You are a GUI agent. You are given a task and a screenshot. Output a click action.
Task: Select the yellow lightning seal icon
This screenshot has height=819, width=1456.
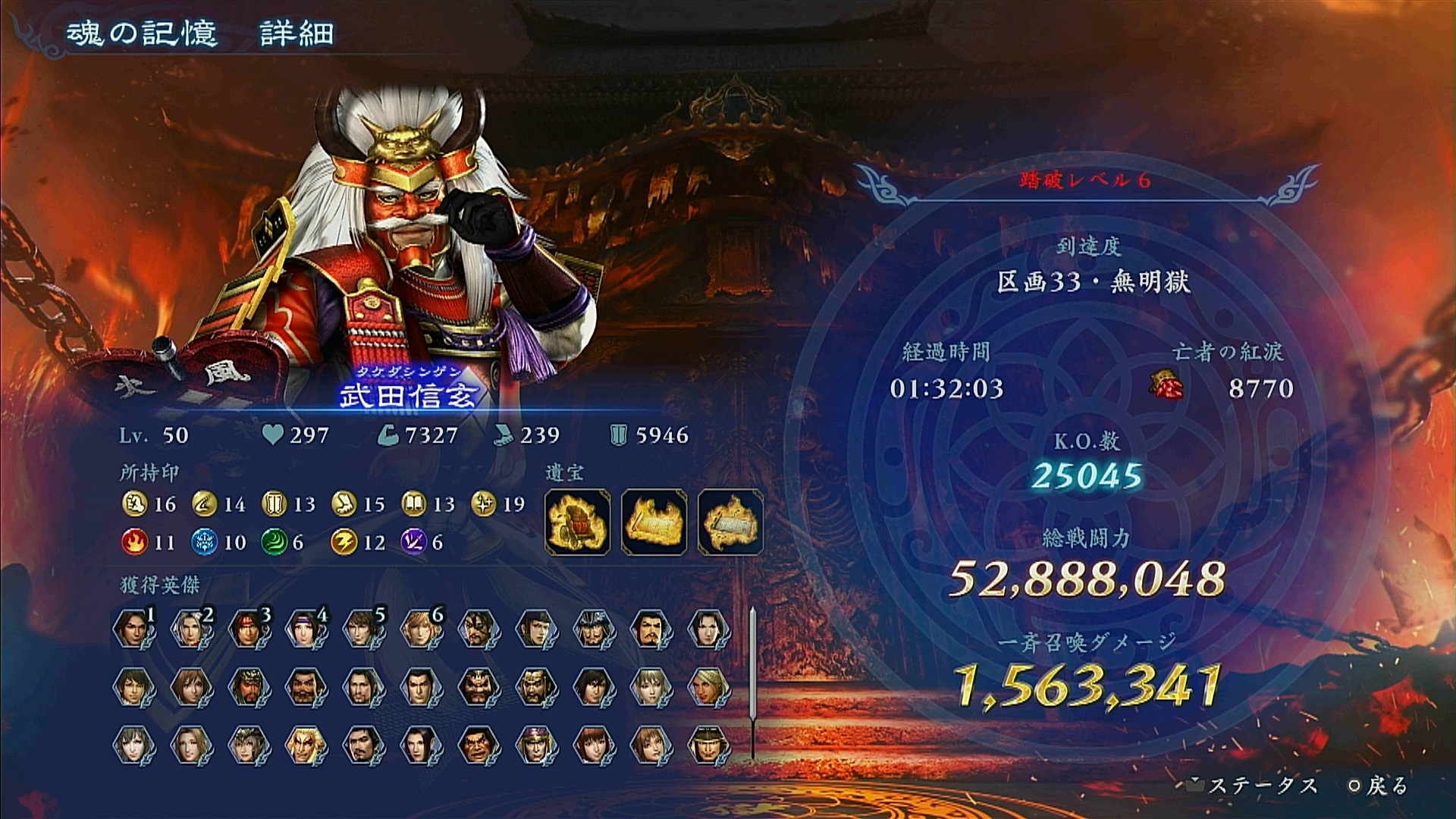point(344,542)
